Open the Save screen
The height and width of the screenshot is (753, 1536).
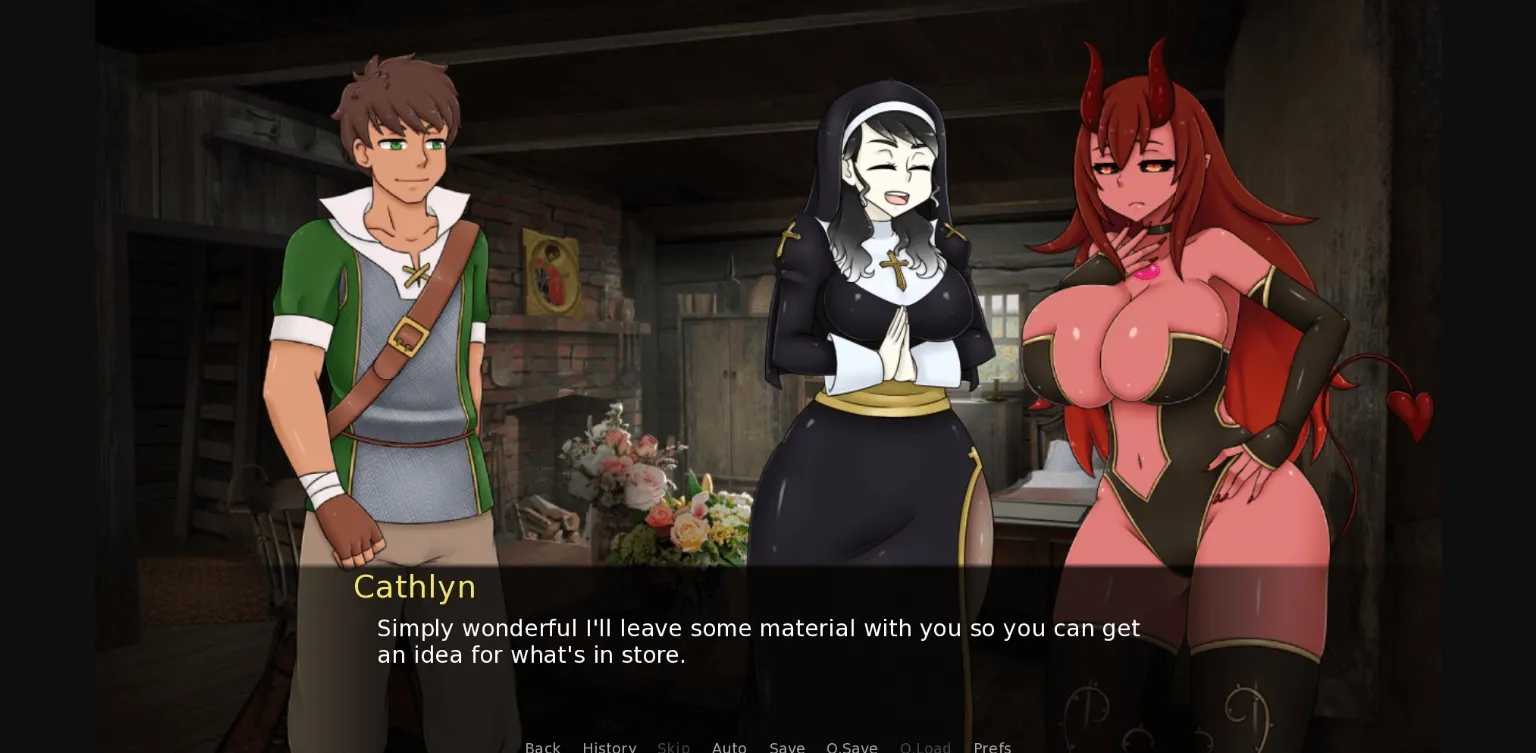click(x=787, y=747)
